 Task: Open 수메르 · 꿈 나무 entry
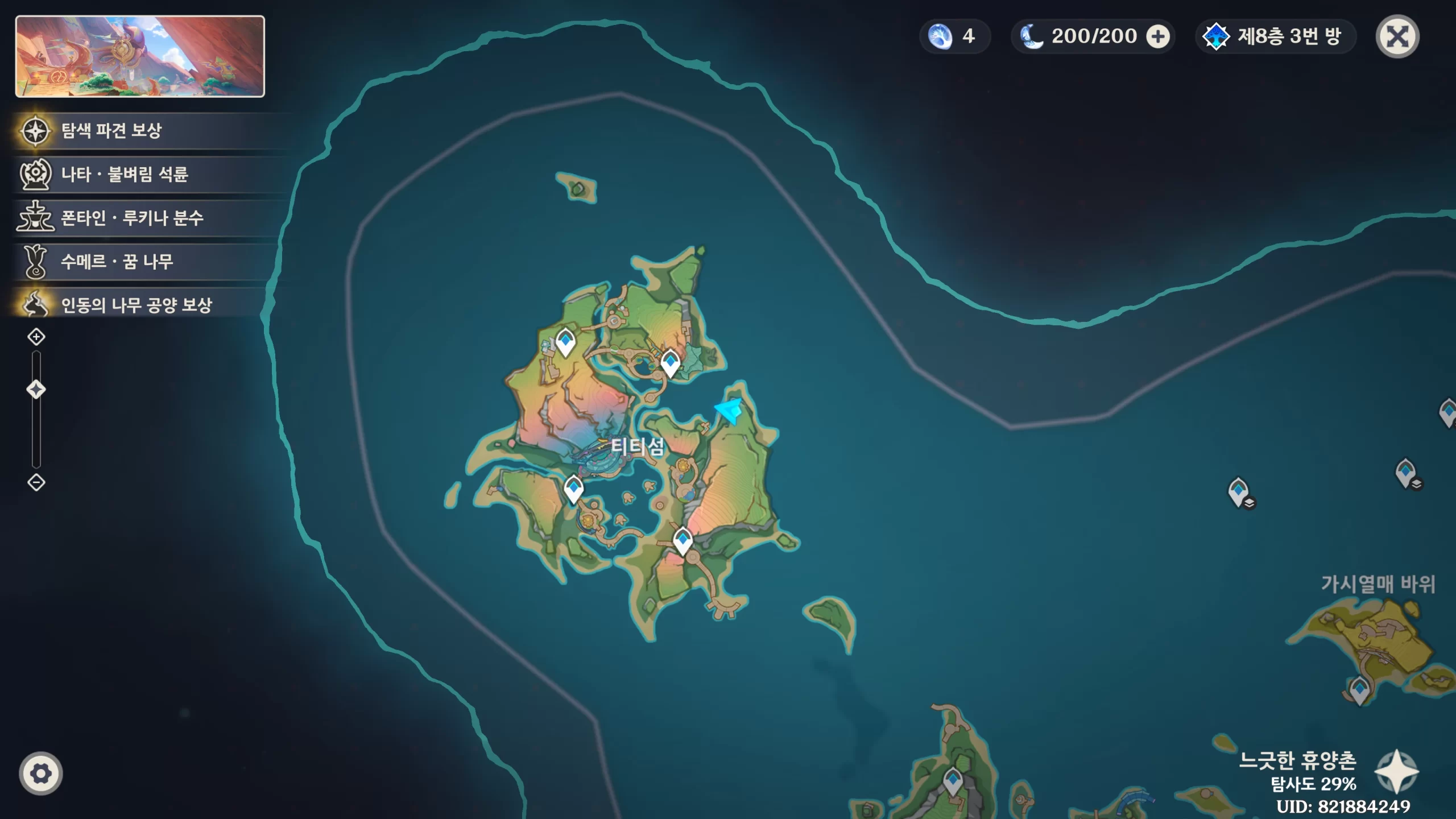[117, 262]
